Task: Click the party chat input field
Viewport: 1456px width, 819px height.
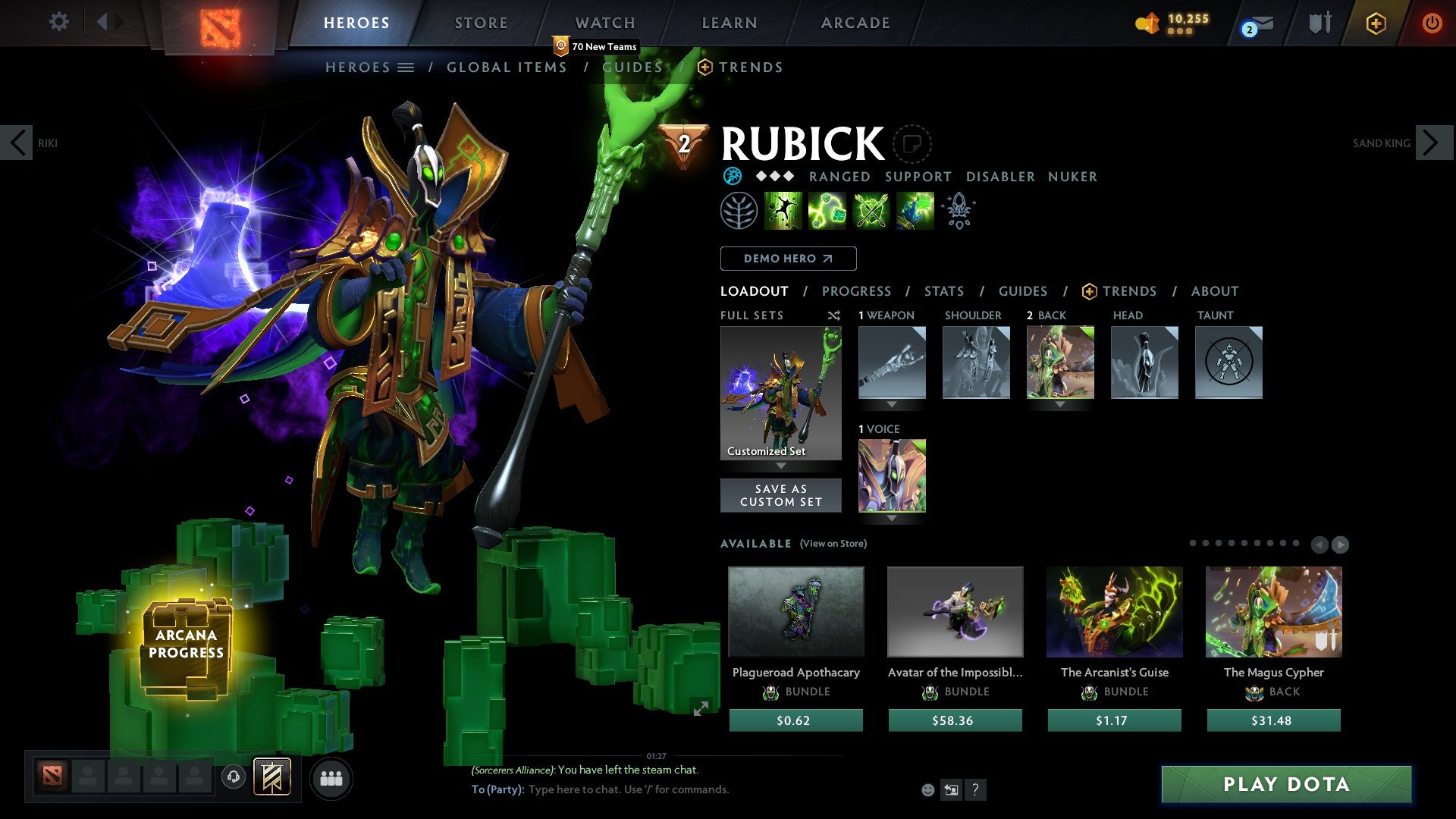Action: point(629,789)
